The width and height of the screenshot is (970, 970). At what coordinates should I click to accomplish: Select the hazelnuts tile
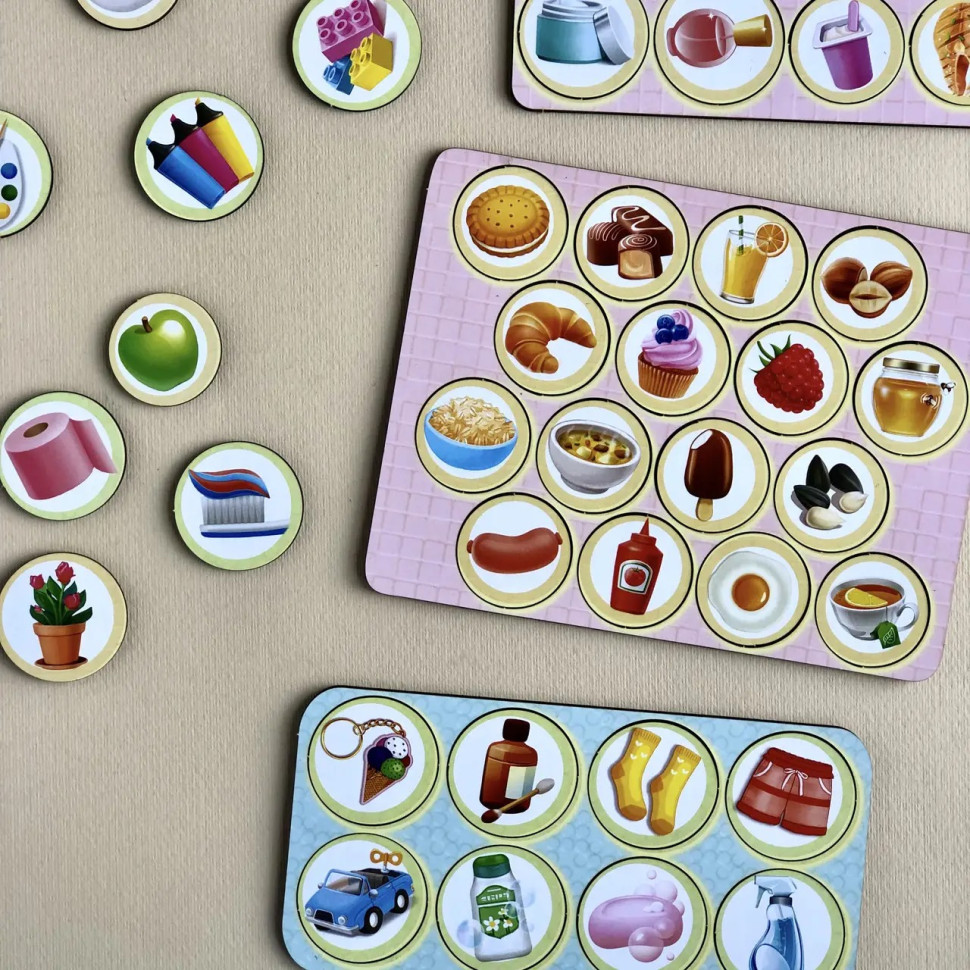tap(868, 284)
